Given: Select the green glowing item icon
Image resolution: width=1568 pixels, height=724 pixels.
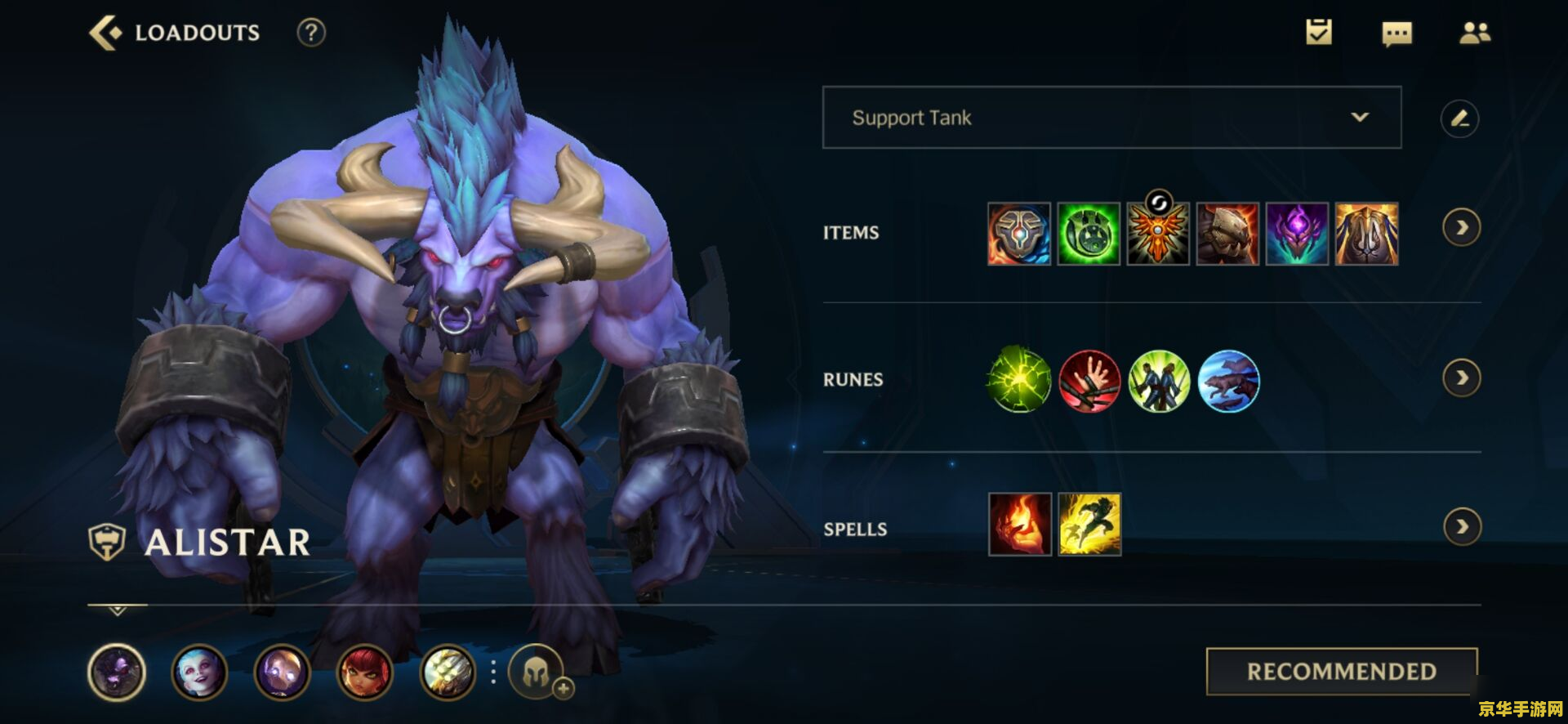Looking at the screenshot, I should tap(1089, 234).
